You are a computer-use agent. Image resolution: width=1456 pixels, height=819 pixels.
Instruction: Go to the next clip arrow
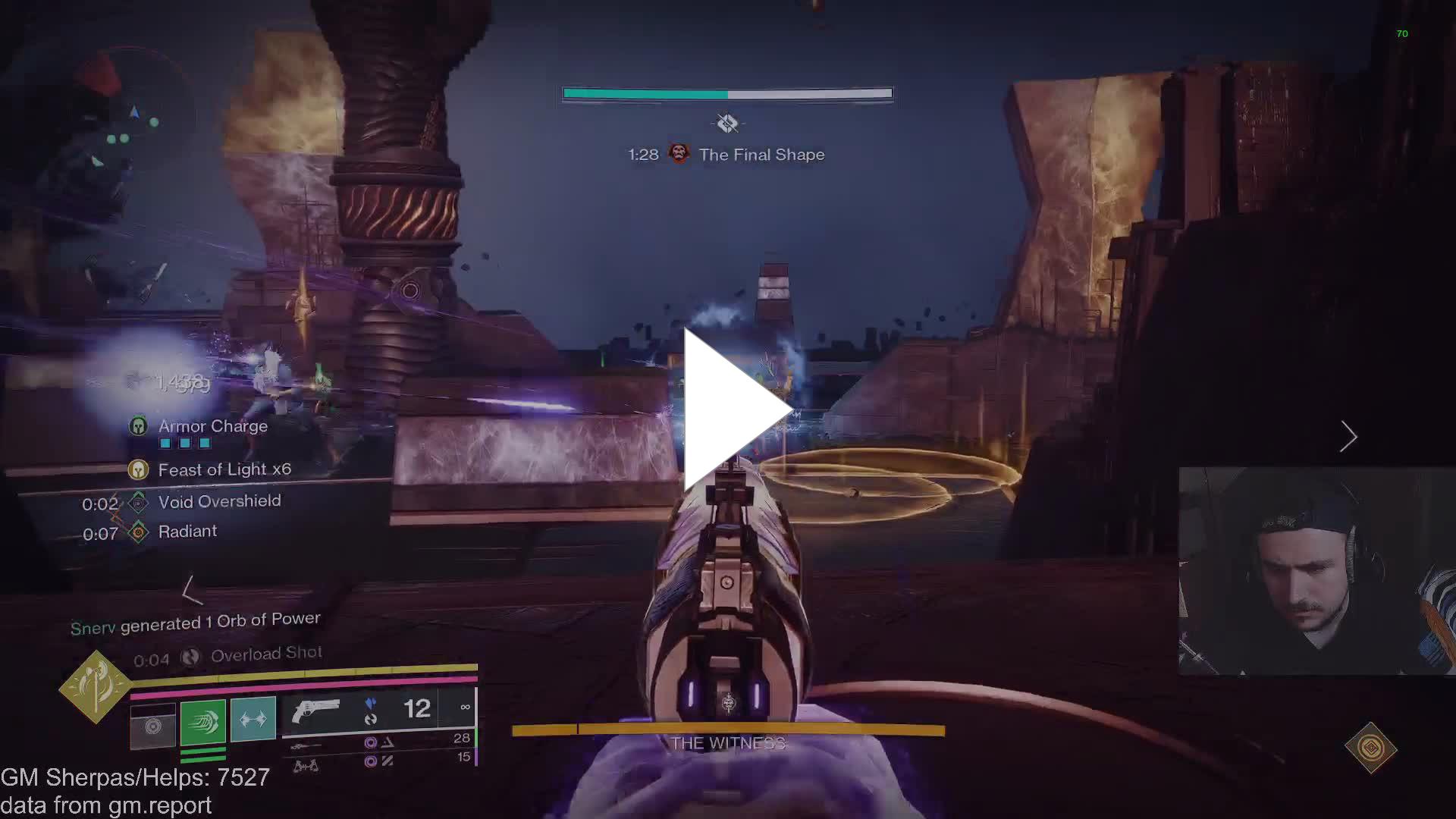1348,436
